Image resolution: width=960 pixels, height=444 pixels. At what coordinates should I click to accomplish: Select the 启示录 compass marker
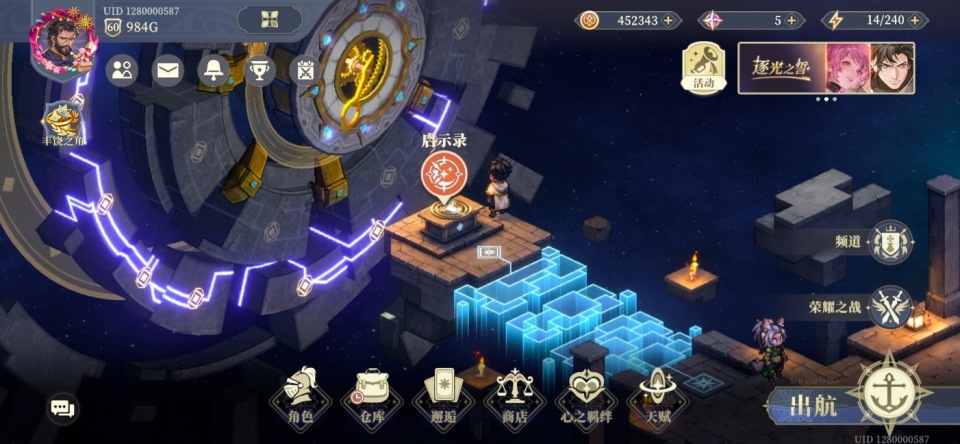443,174
